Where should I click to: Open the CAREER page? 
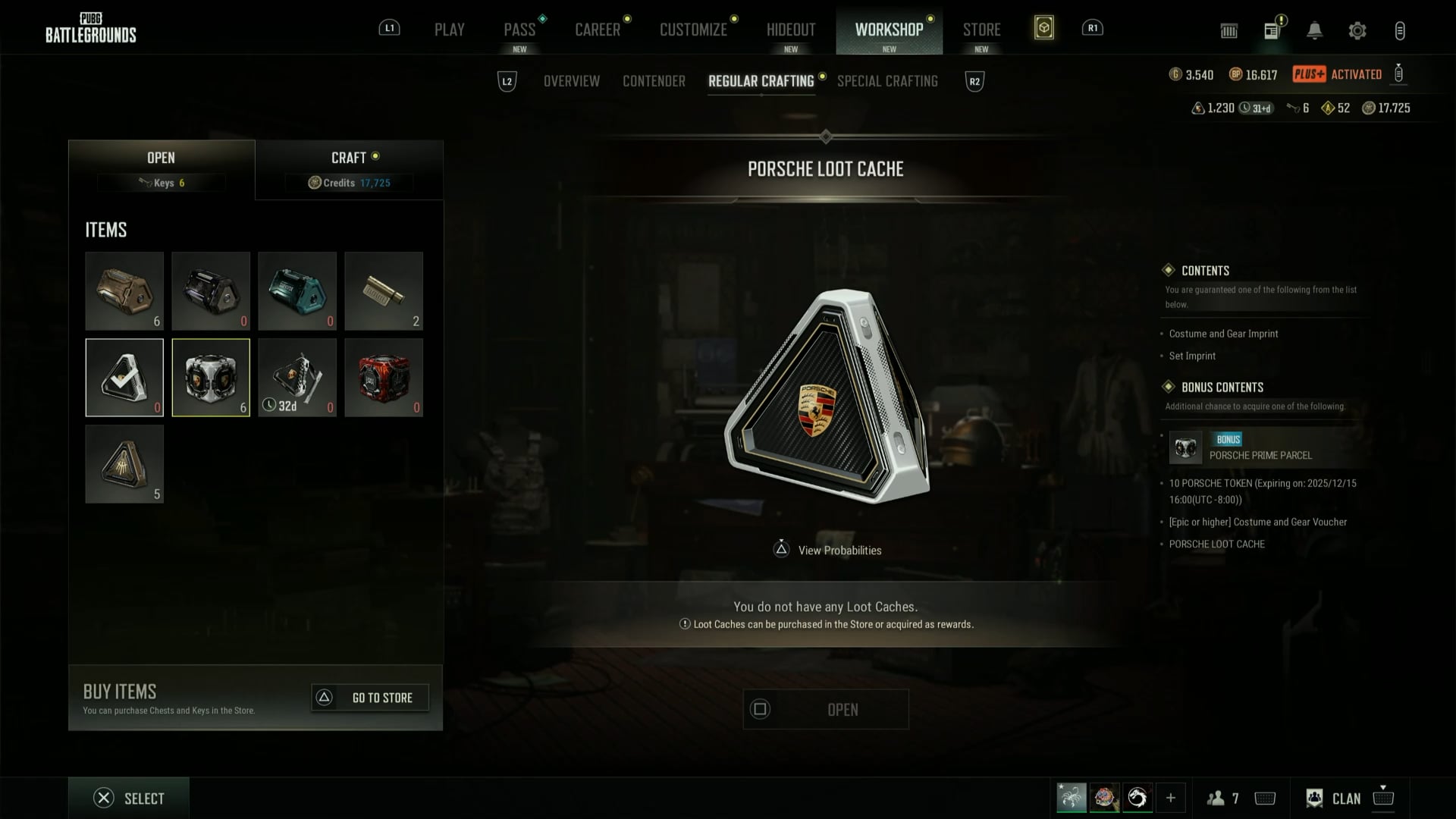pyautogui.click(x=598, y=30)
